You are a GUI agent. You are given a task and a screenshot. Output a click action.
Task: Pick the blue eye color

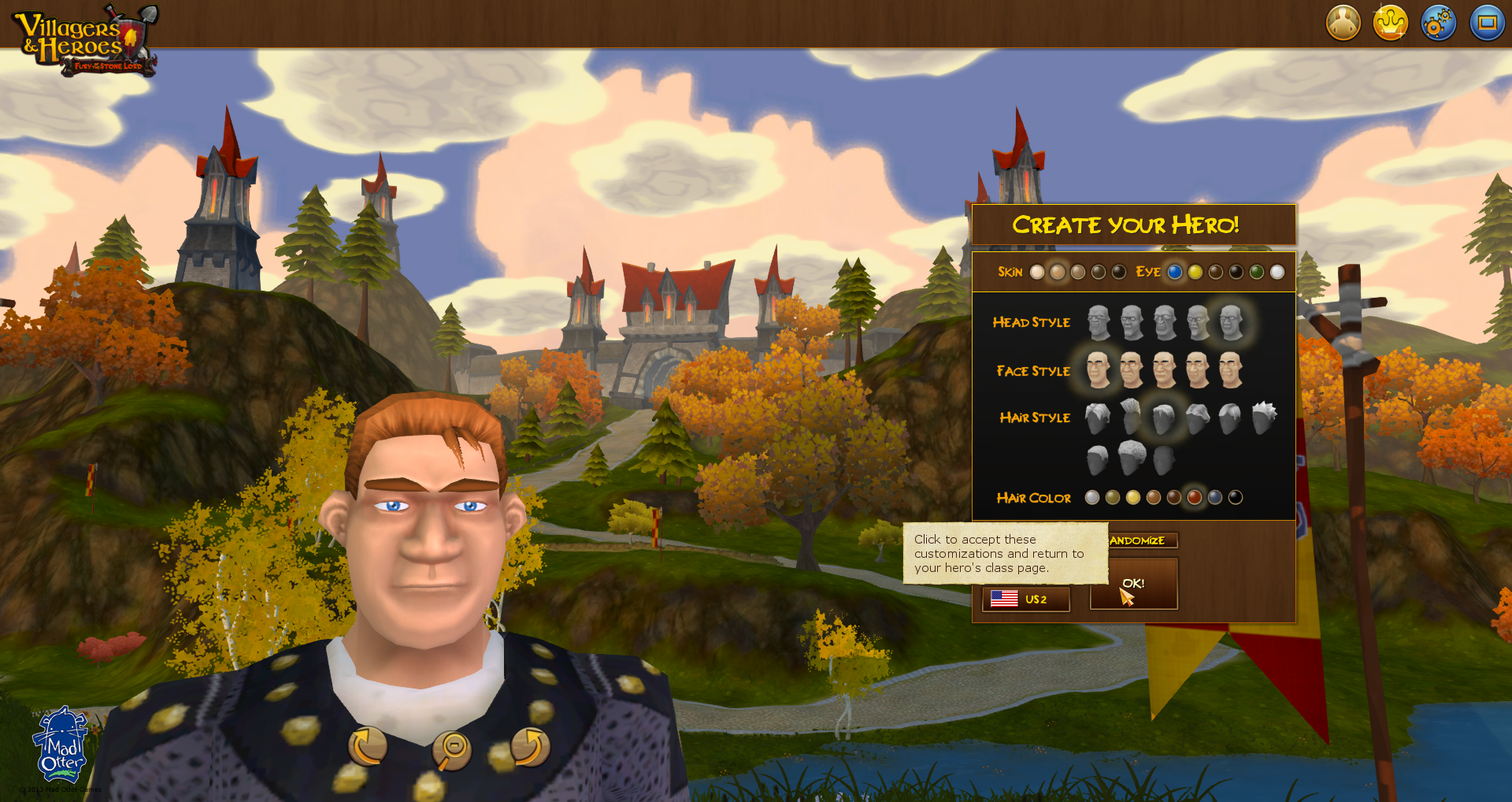point(1175,272)
